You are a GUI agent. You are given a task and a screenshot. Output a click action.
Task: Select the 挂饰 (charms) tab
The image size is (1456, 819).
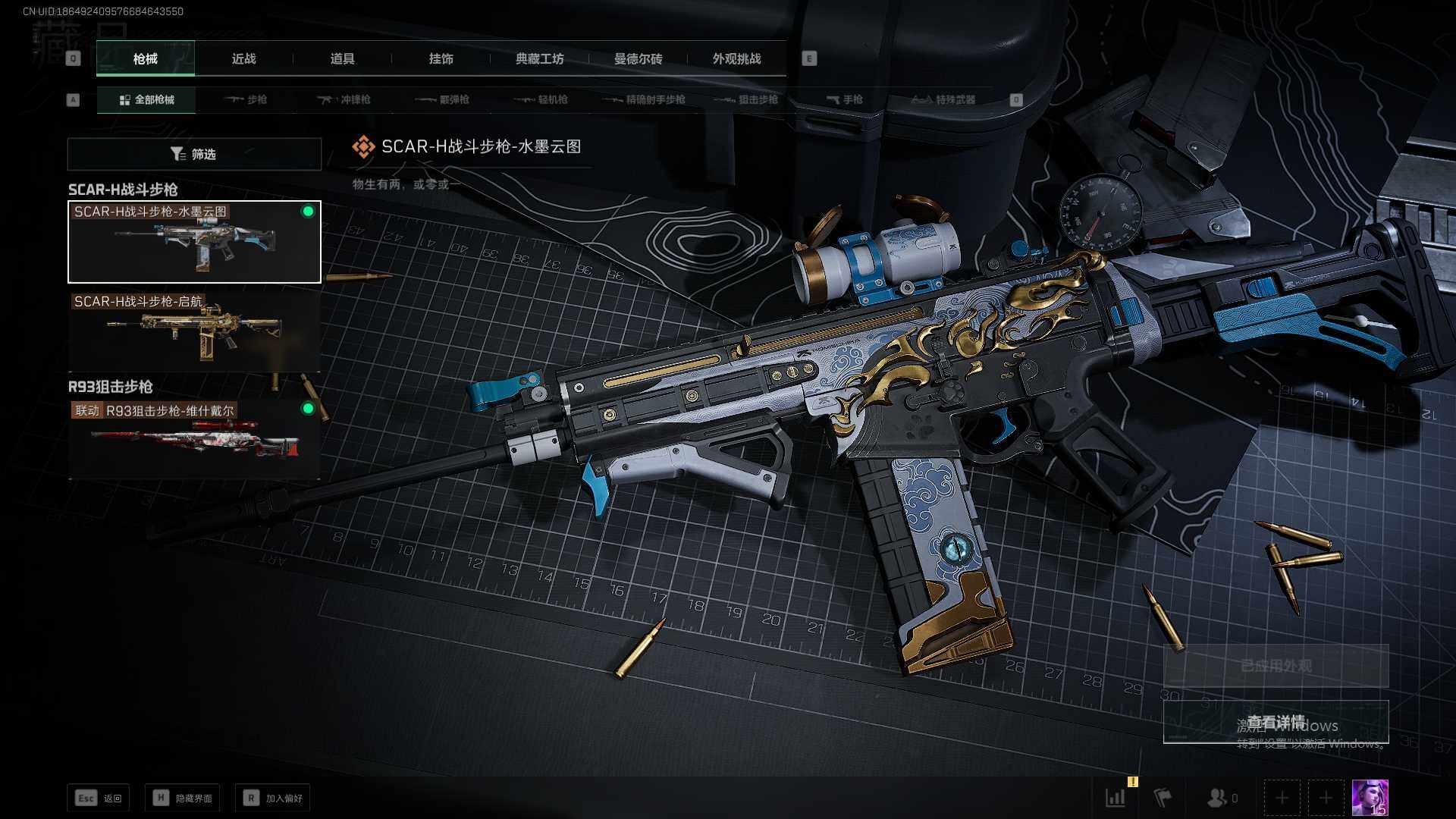(x=441, y=58)
